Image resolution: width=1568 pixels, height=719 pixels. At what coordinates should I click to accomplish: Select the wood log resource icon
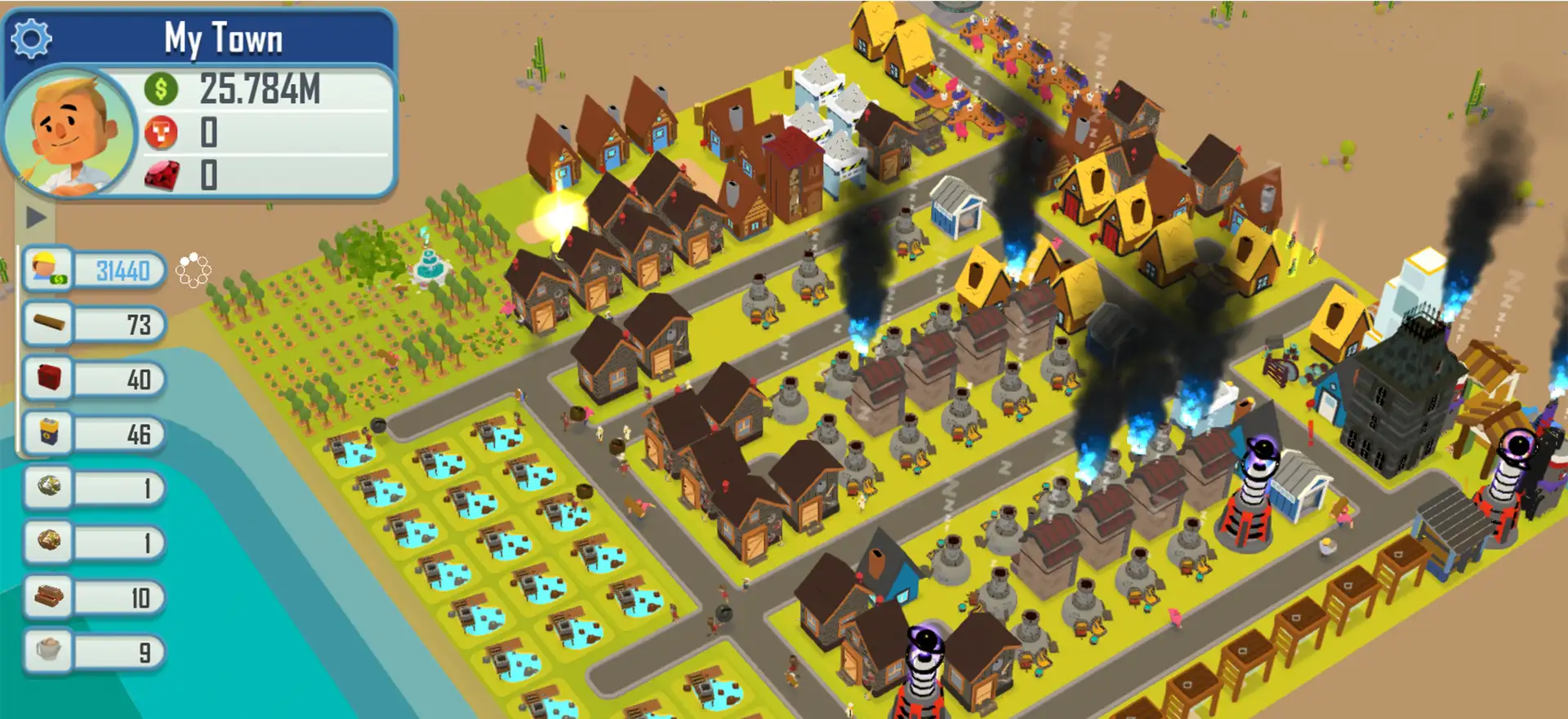pyautogui.click(x=47, y=324)
